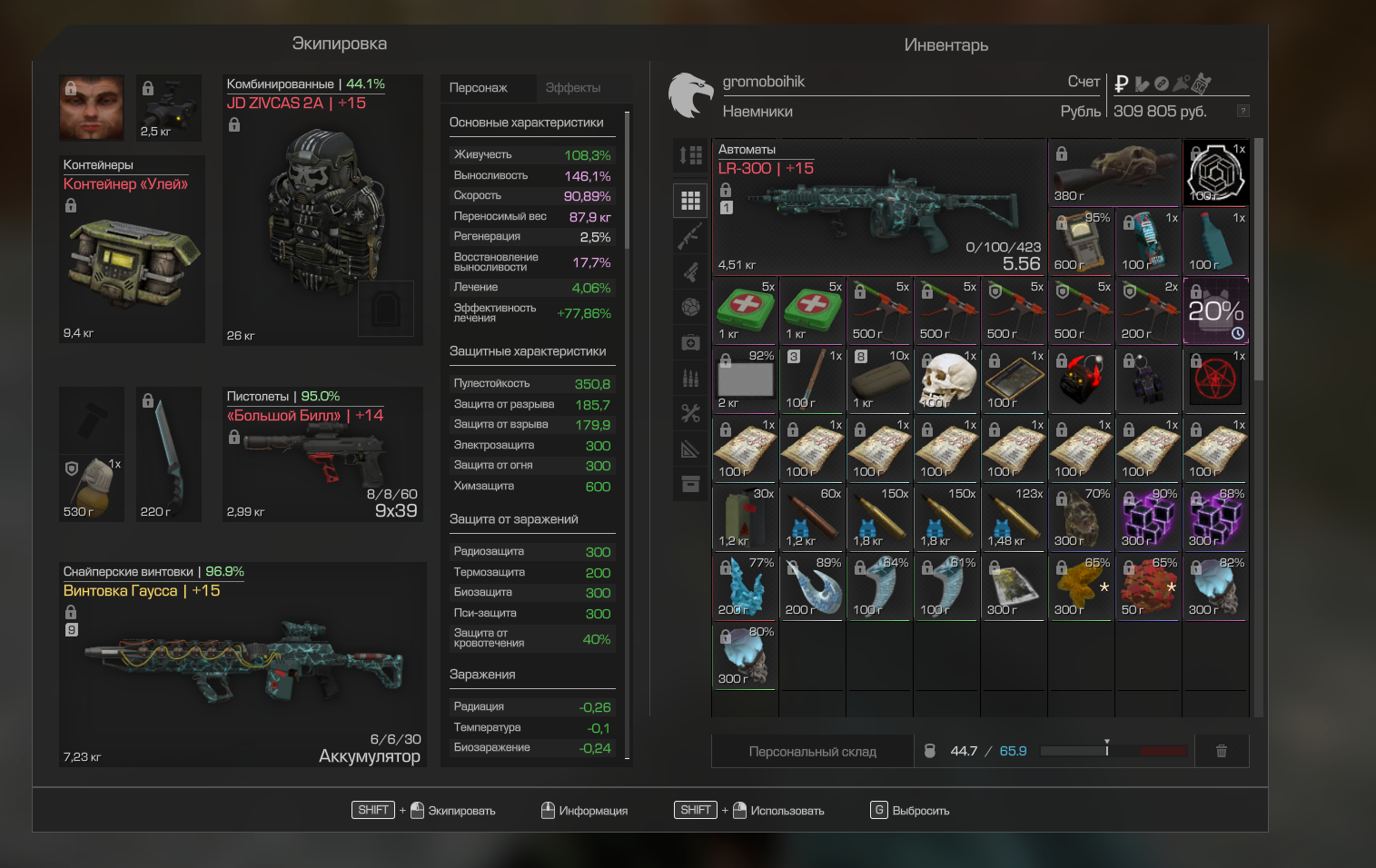Click the ruble currency icon
This screenshot has width=1376, height=868.
pos(1122,84)
